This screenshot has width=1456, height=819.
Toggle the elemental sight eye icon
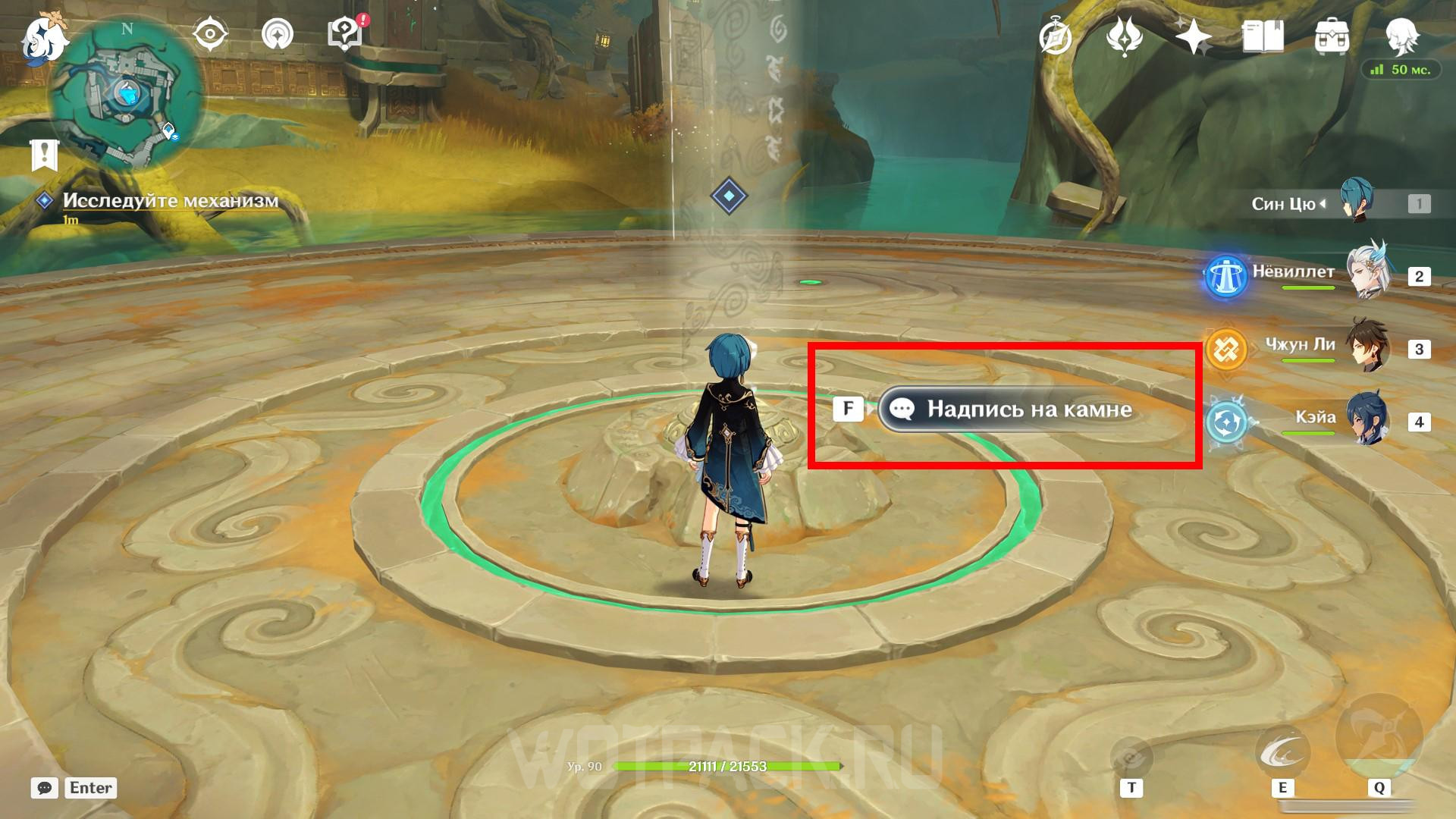tap(210, 35)
